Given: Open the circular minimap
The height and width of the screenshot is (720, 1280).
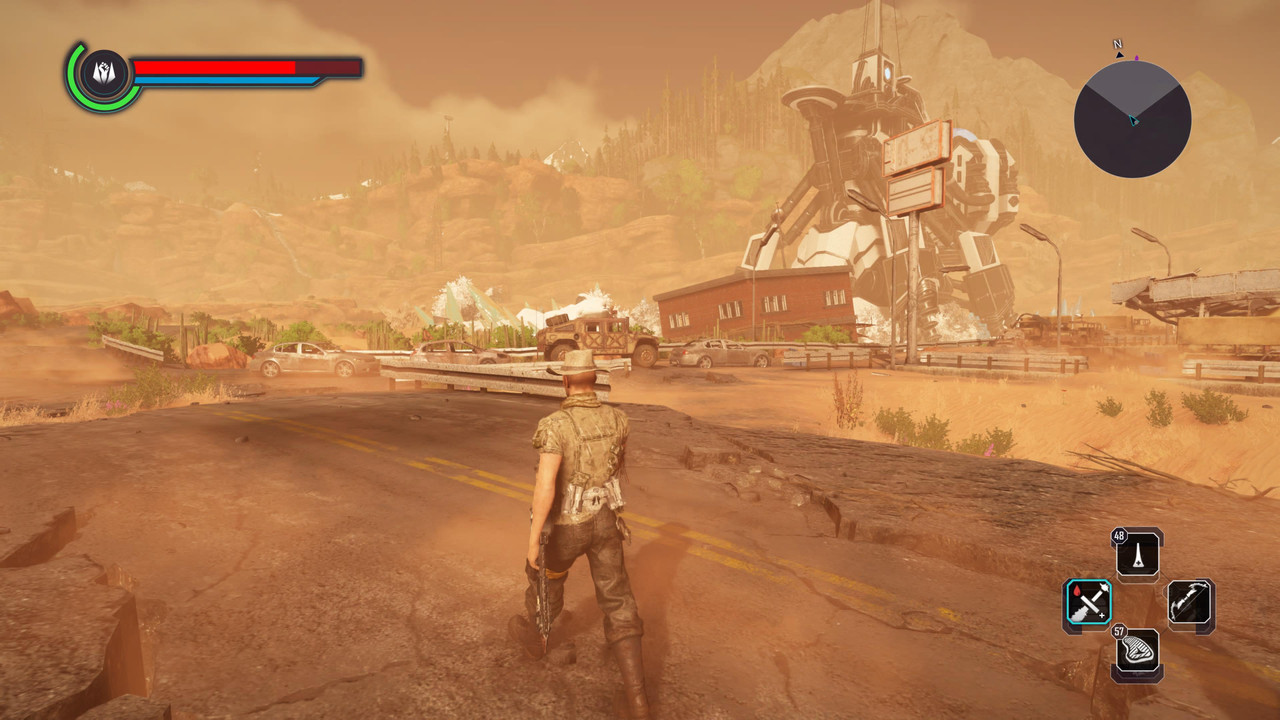Looking at the screenshot, I should click(x=1132, y=119).
